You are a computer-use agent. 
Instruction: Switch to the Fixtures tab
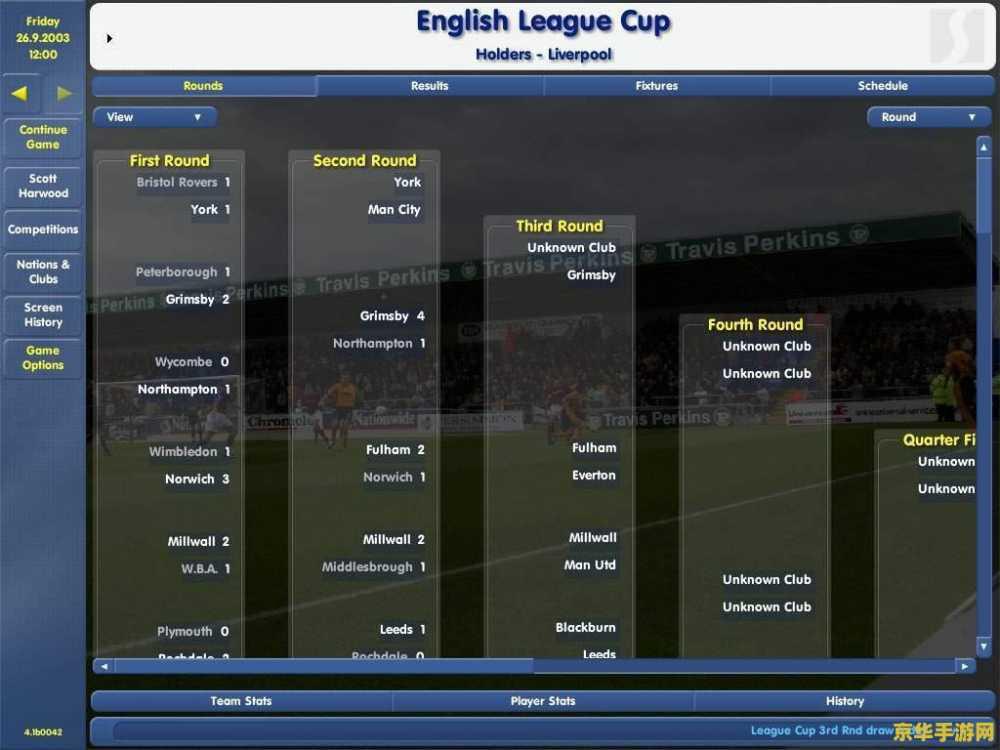tap(657, 86)
